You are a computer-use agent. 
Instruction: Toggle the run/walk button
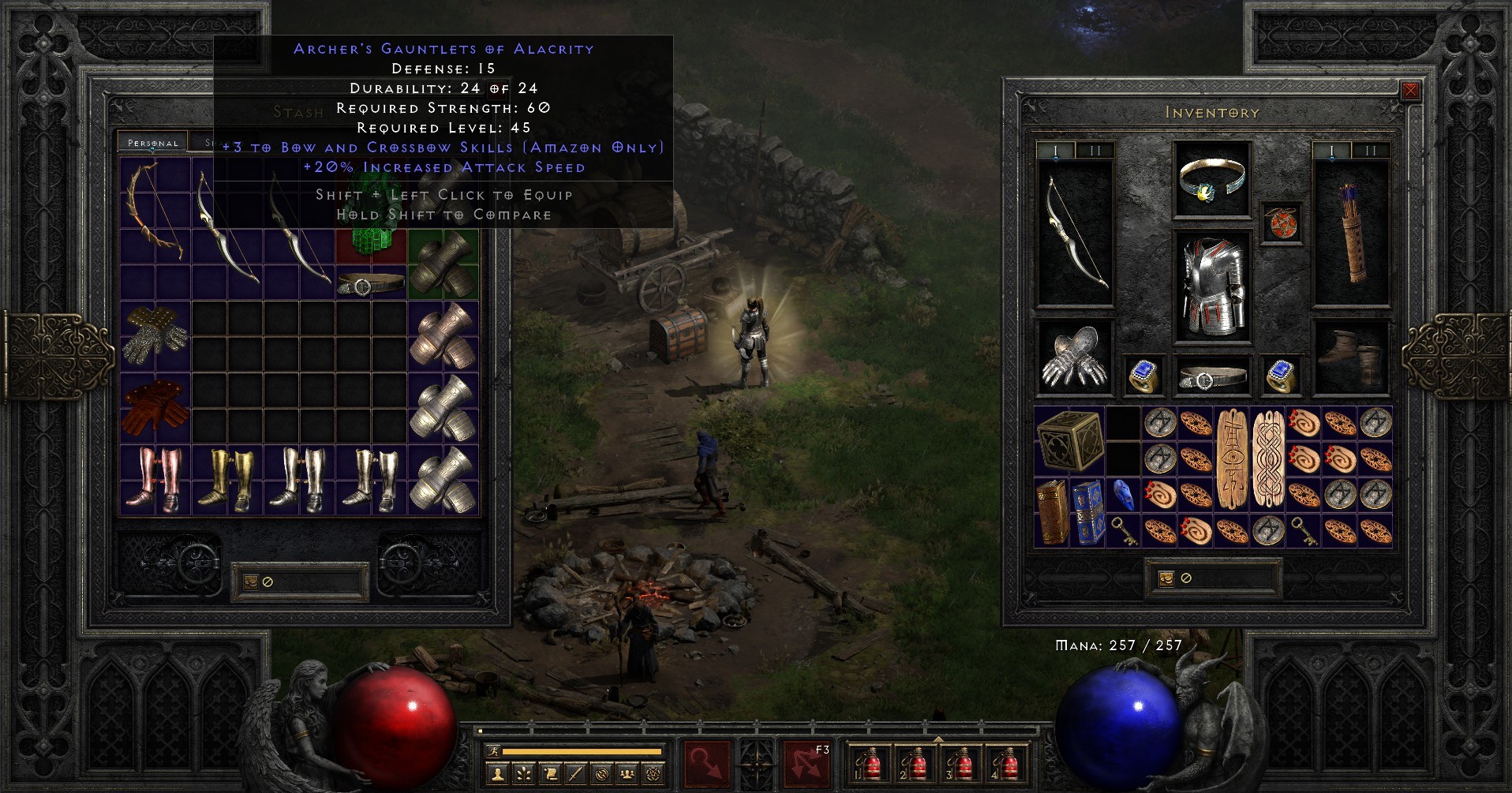tap(494, 750)
